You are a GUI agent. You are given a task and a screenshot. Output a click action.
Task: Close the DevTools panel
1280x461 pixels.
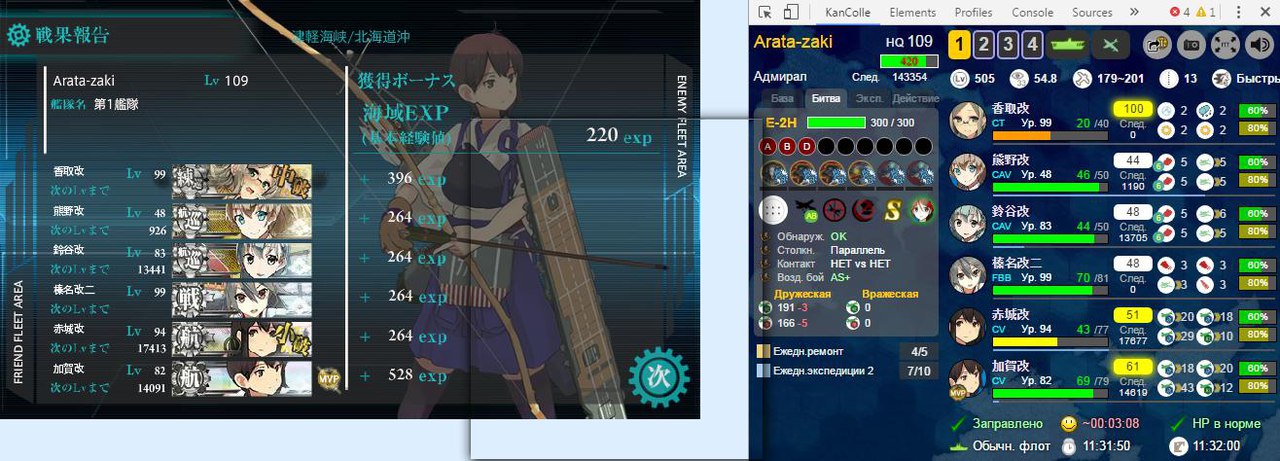click(1267, 13)
